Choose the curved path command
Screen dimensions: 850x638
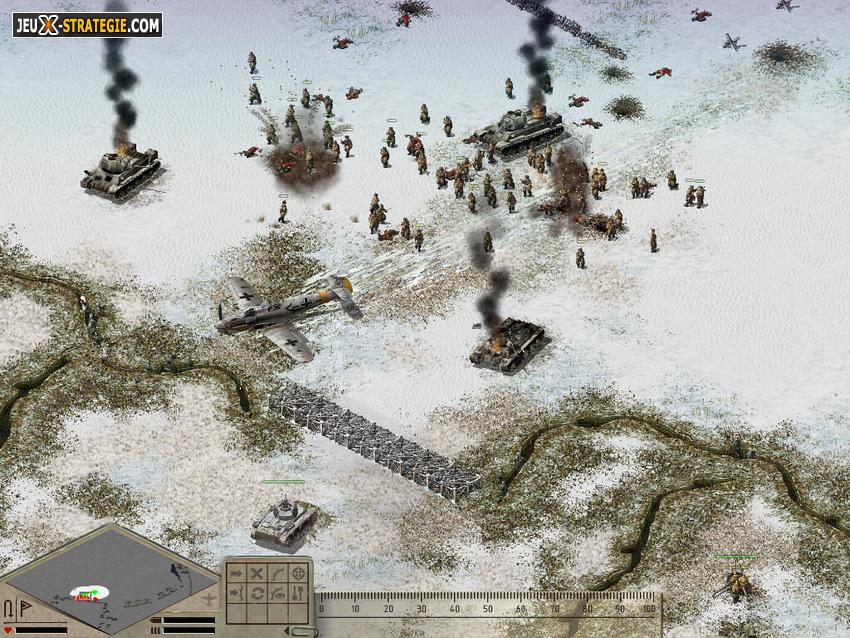(277, 573)
